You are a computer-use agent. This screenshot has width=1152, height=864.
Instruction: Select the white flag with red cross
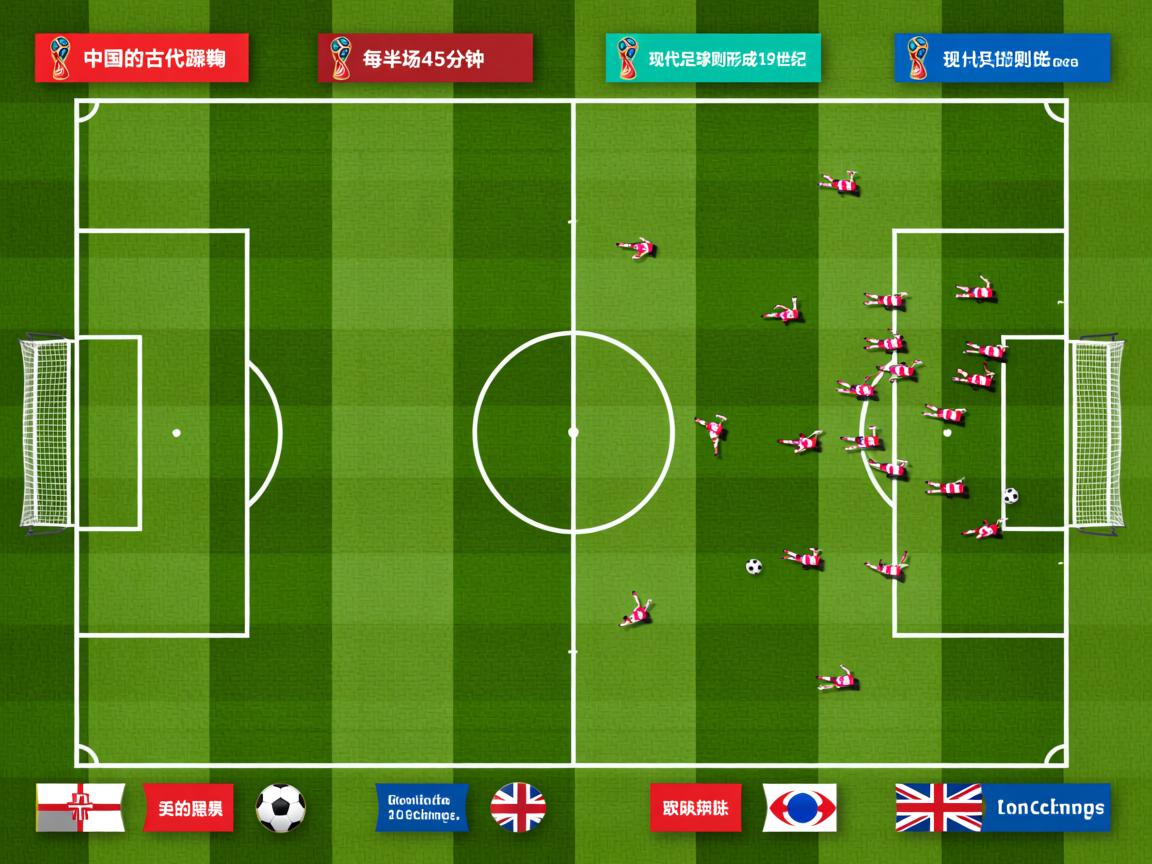80,807
